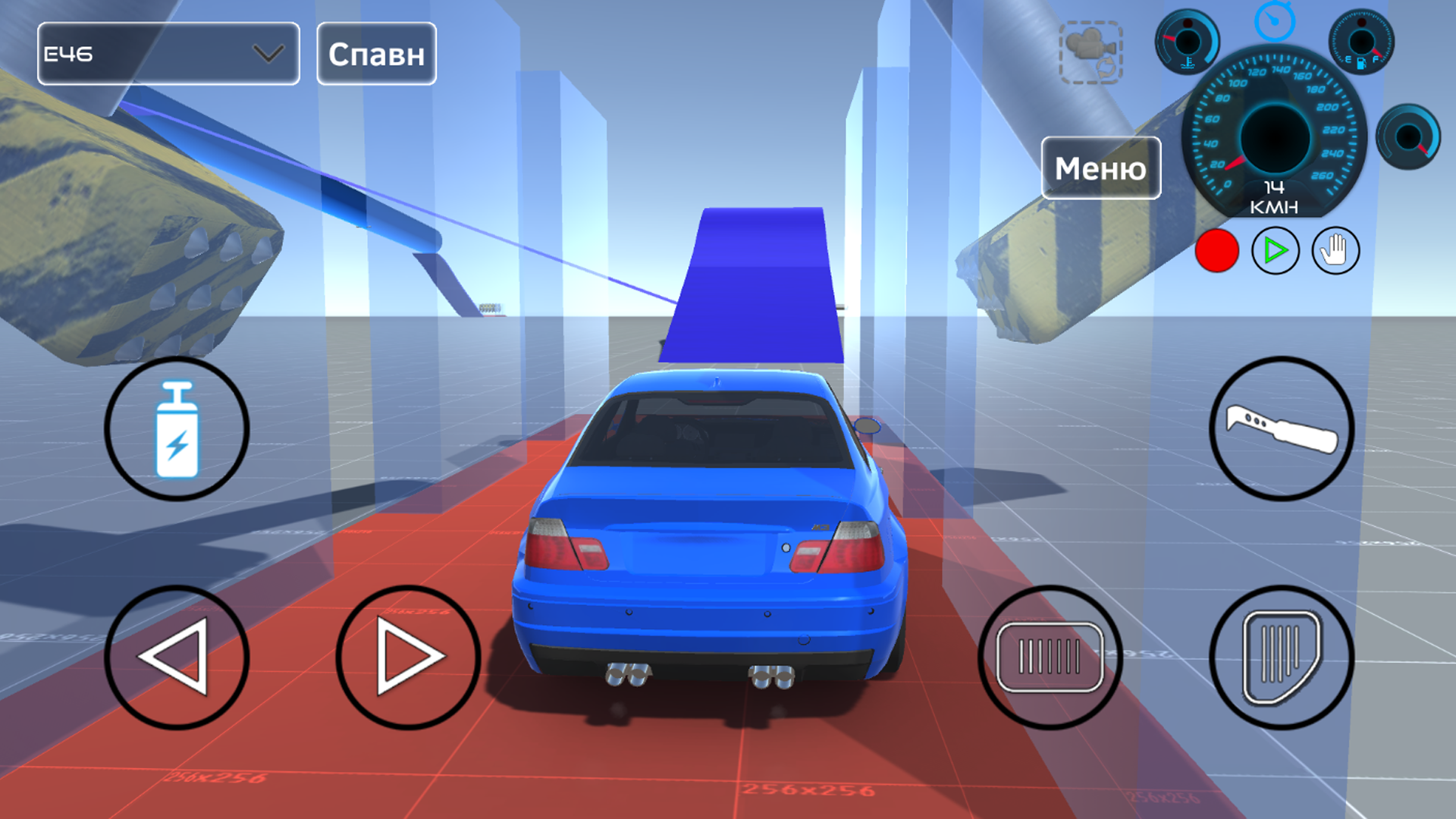This screenshot has height=819, width=1456.
Task: Tap the fuel gauge right of the speedometer
Action: point(1361,42)
